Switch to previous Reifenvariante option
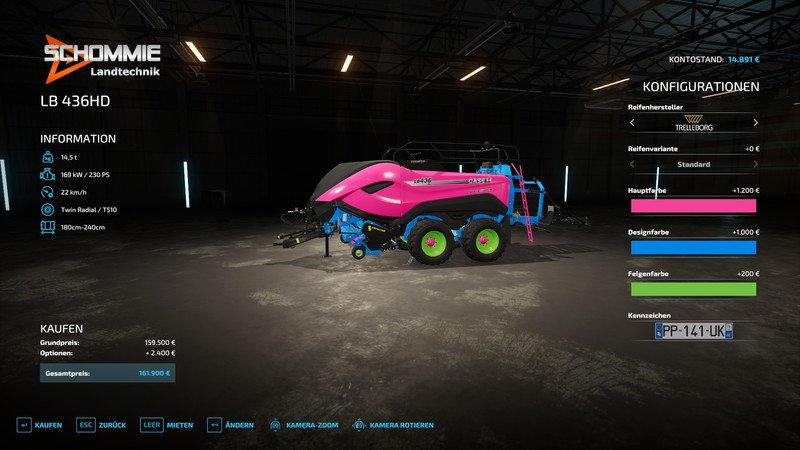This screenshot has height=450, width=800. tap(632, 164)
